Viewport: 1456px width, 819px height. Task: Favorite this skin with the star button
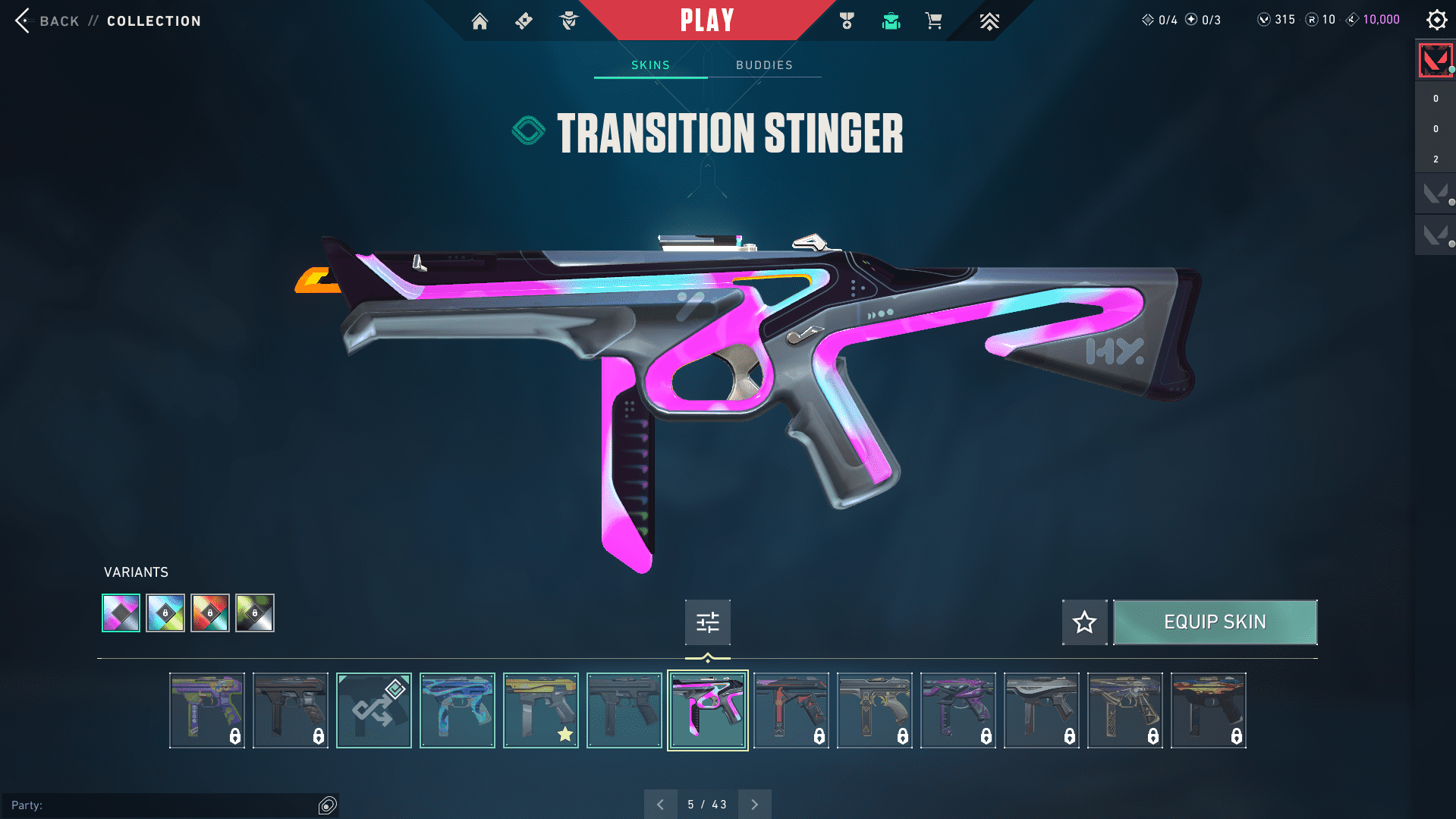click(x=1084, y=622)
